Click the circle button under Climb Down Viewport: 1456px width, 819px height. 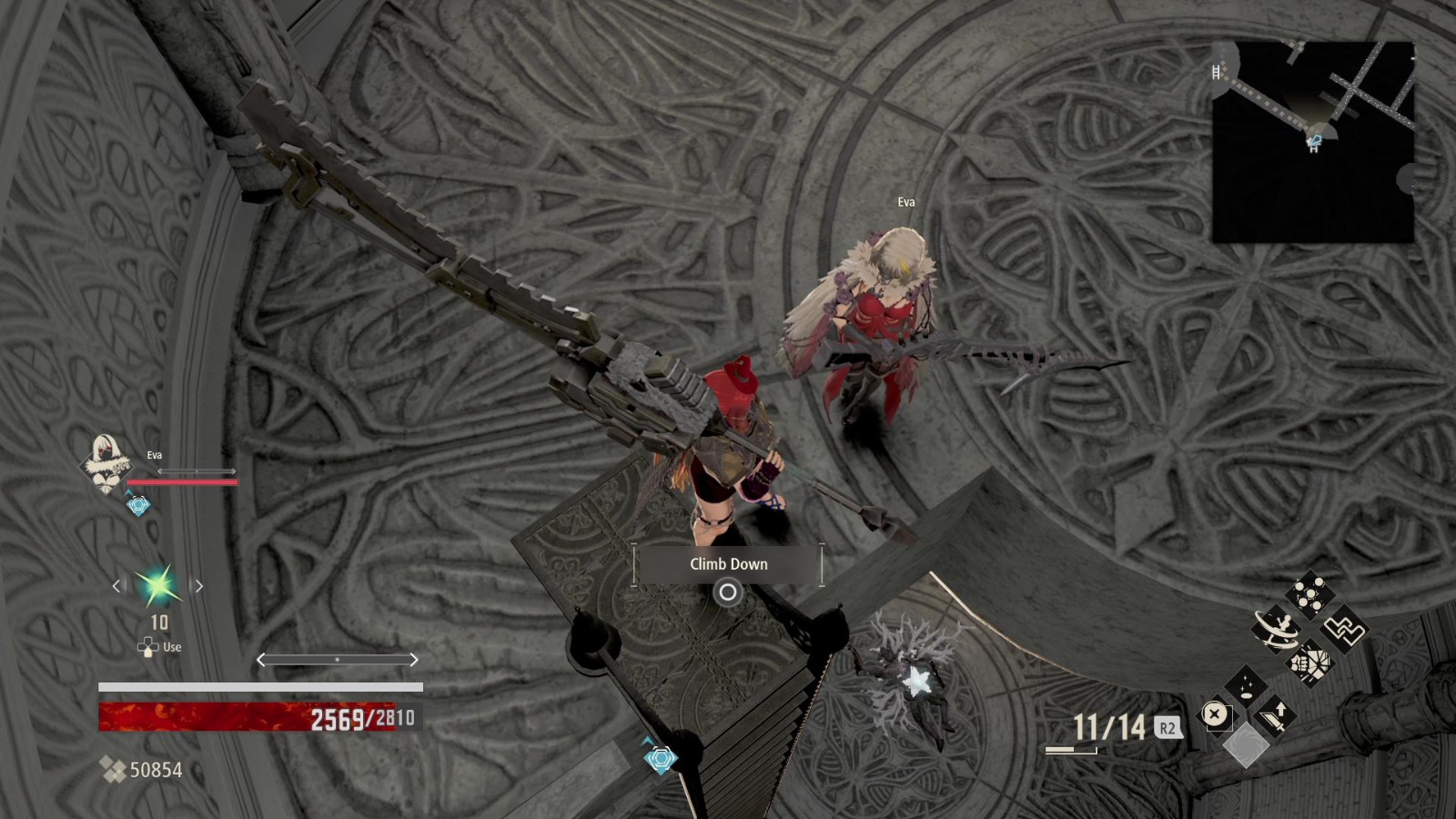click(727, 594)
